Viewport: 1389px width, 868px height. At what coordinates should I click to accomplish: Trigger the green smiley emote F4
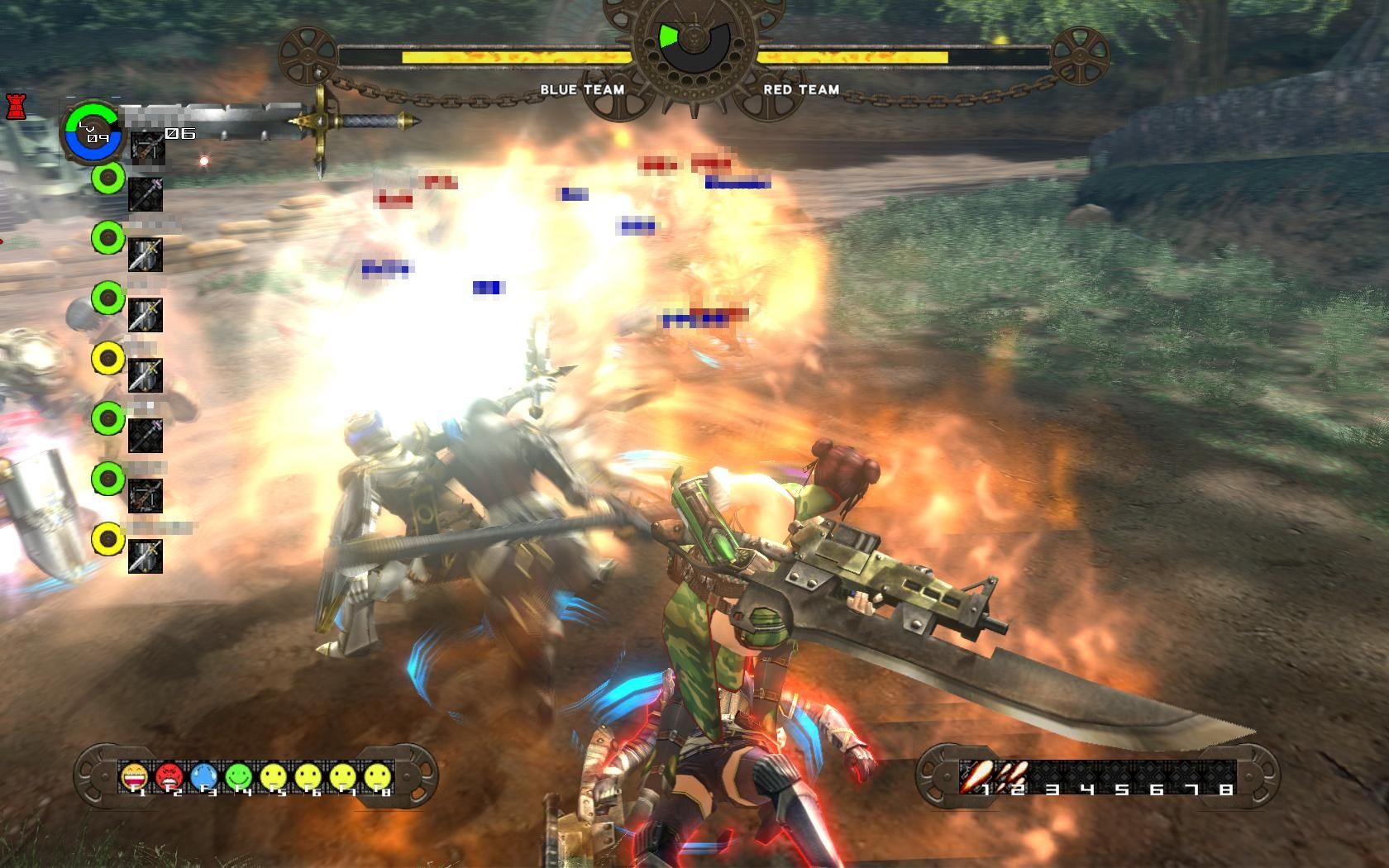click(238, 776)
